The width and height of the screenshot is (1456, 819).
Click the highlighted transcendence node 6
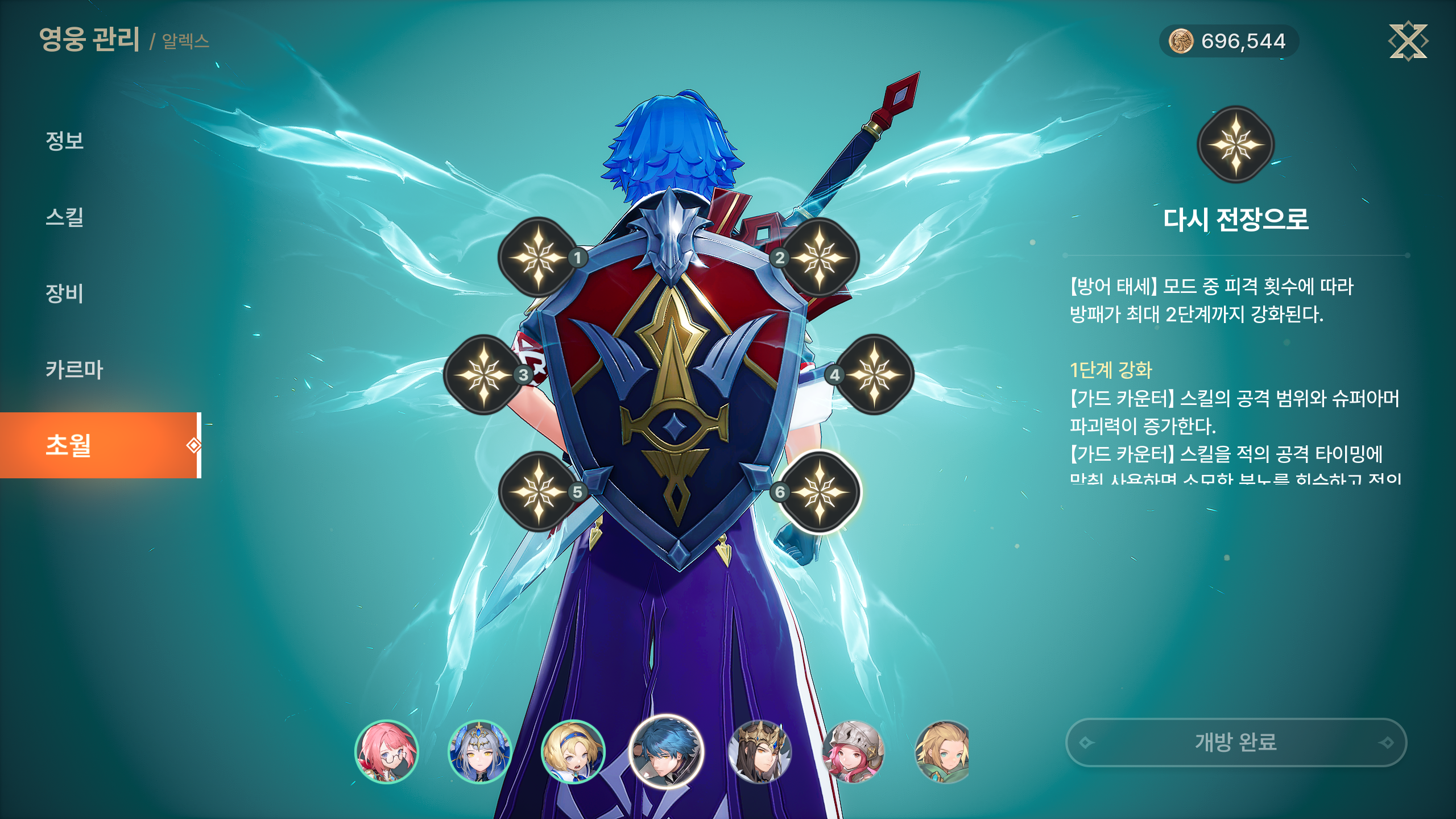(819, 492)
